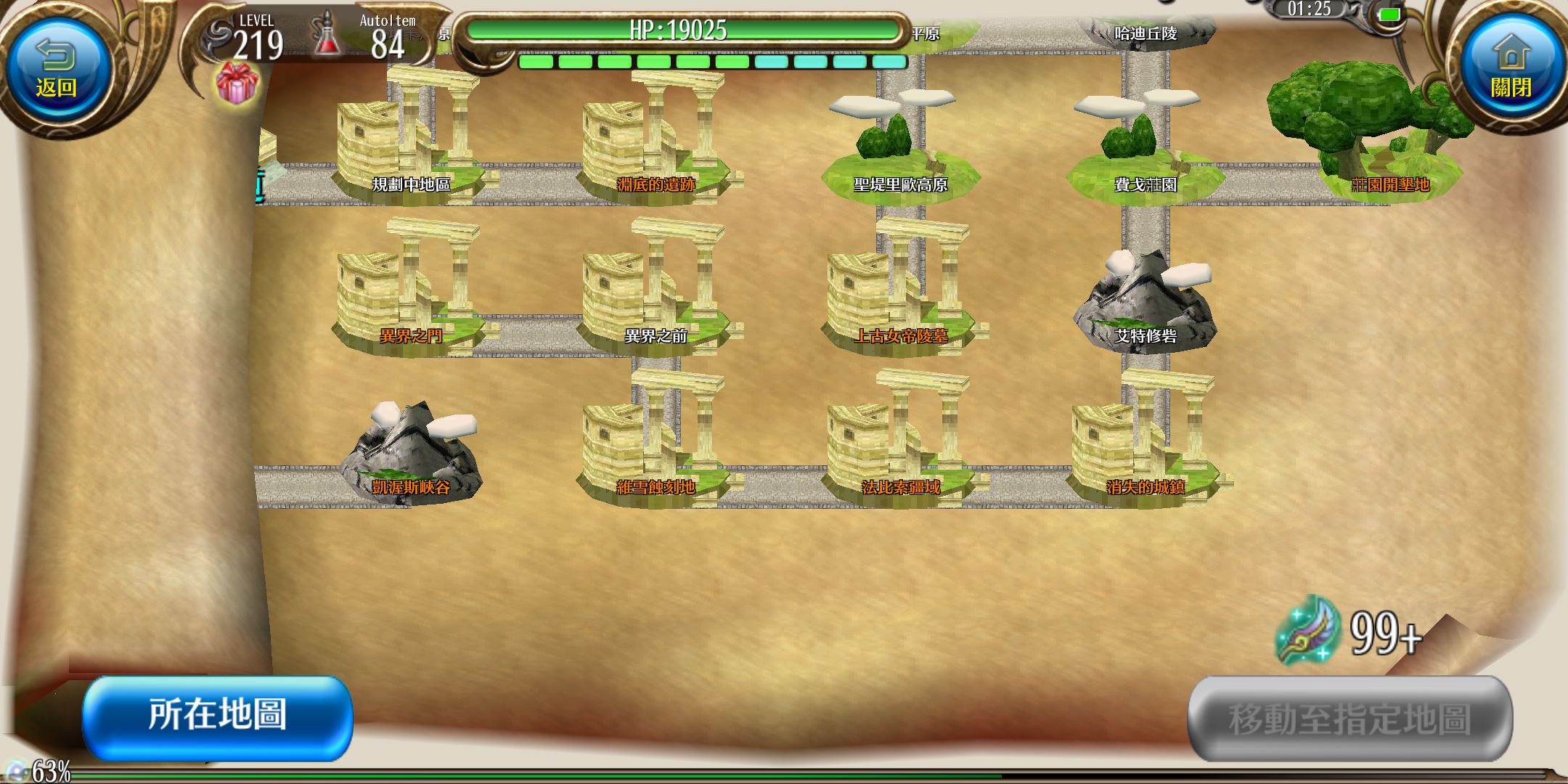Go back using the 返回 button
Viewport: 1568px width, 784px height.
(x=57, y=70)
